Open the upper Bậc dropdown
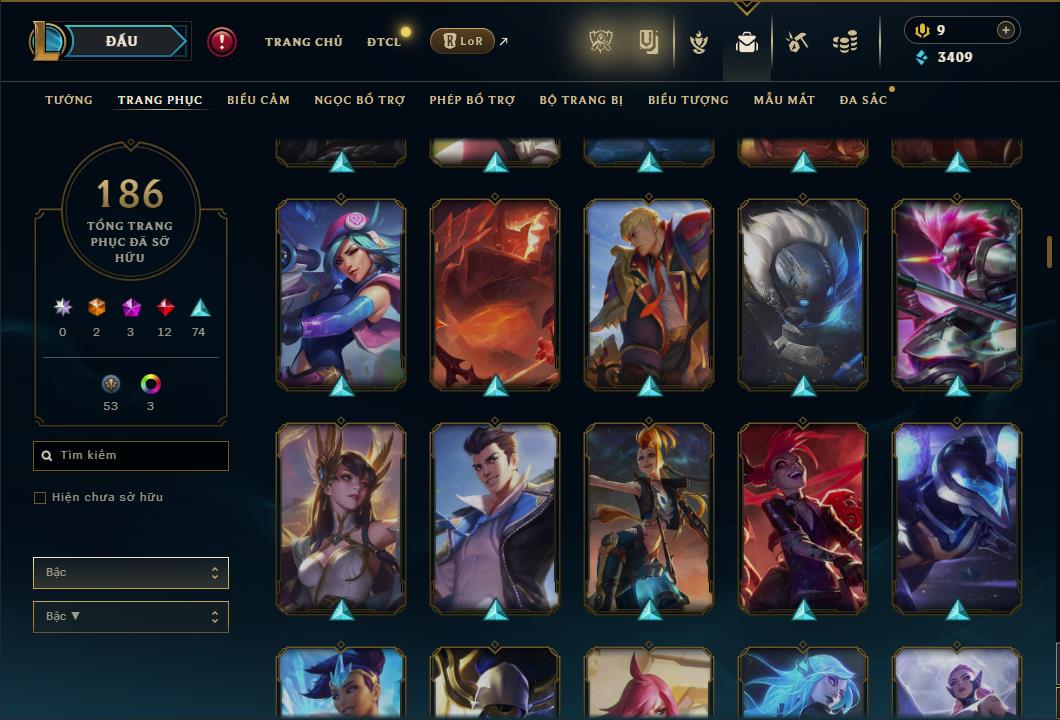The image size is (1060, 720). (131, 573)
